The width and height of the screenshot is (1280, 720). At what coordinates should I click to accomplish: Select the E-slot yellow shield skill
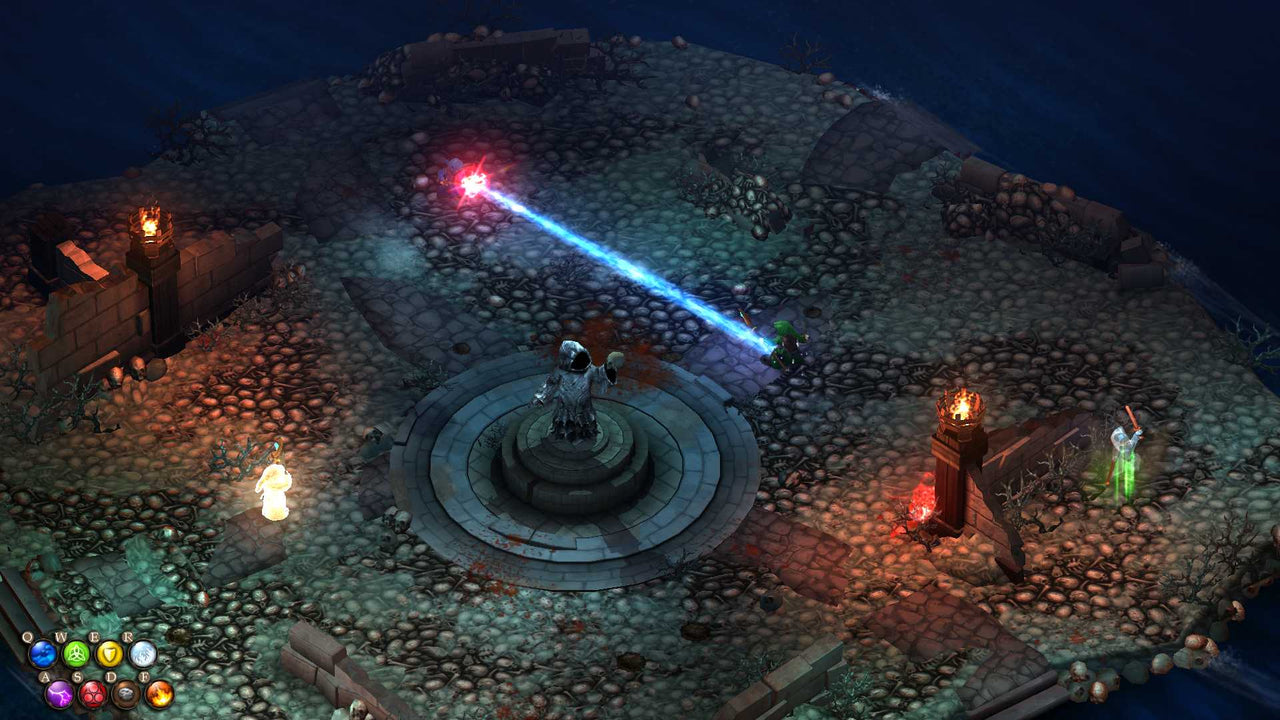point(109,654)
